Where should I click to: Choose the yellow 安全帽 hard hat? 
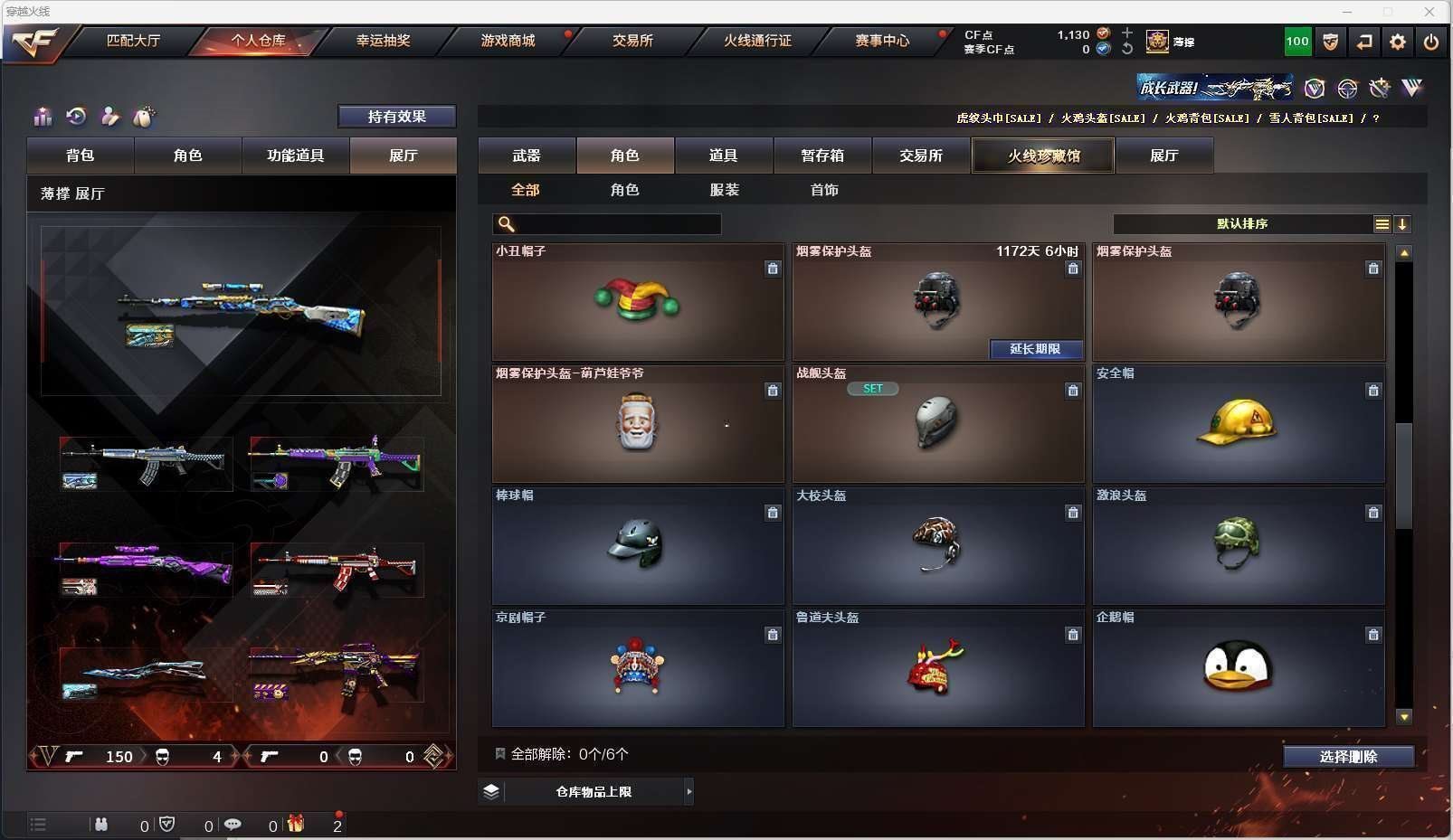tap(1238, 424)
